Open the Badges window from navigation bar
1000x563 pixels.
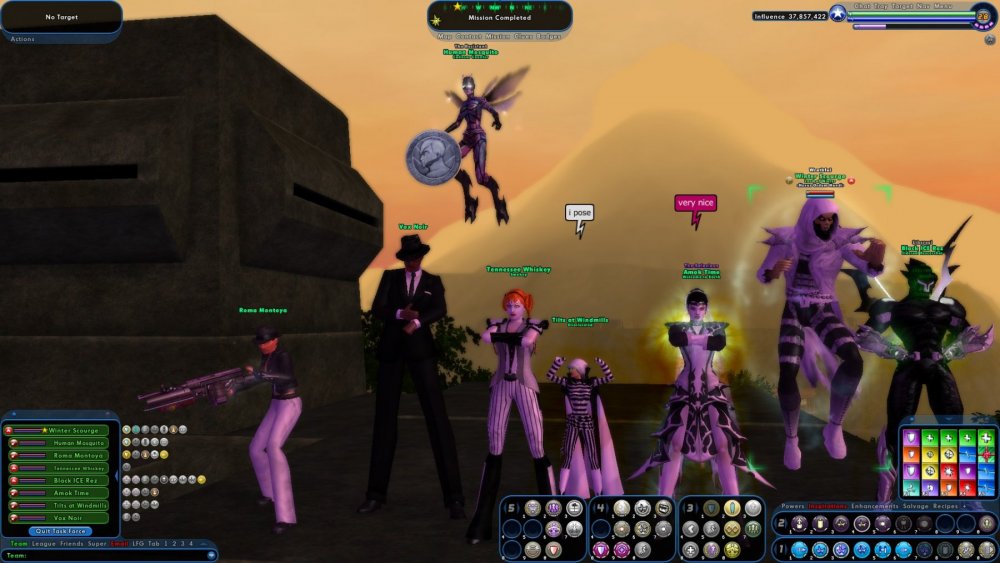point(549,37)
